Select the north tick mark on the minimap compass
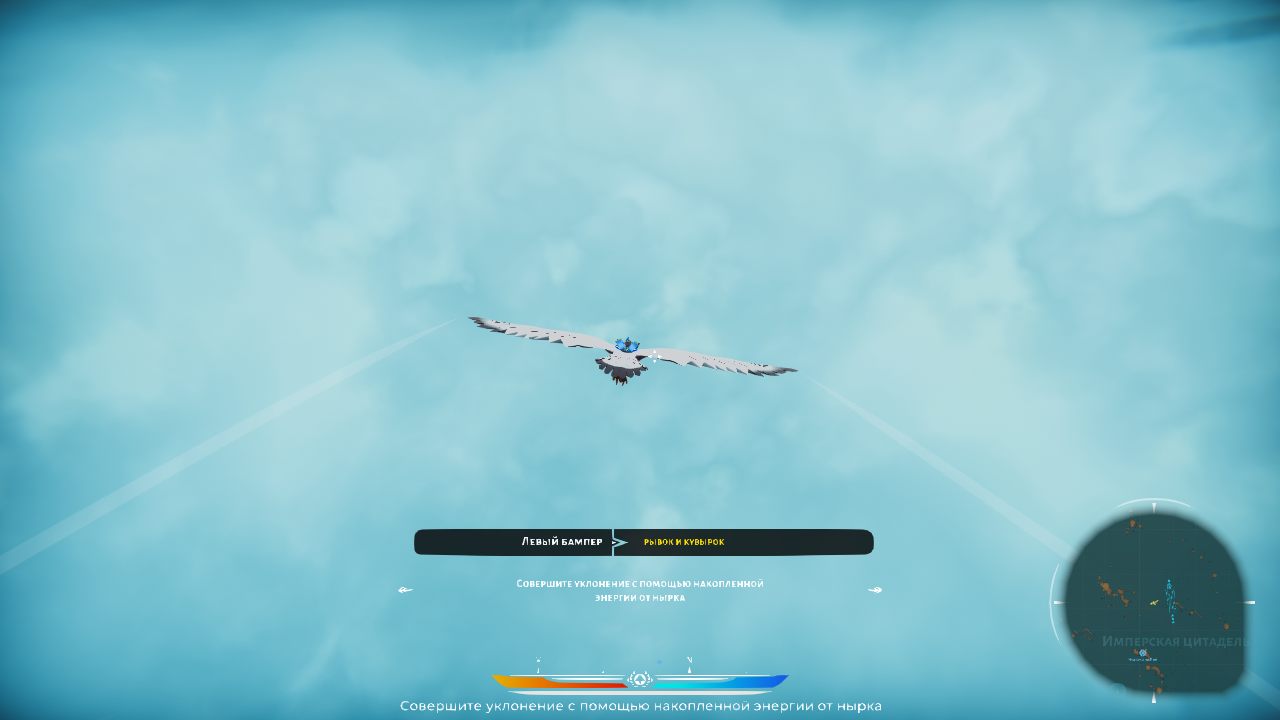 coord(1155,507)
